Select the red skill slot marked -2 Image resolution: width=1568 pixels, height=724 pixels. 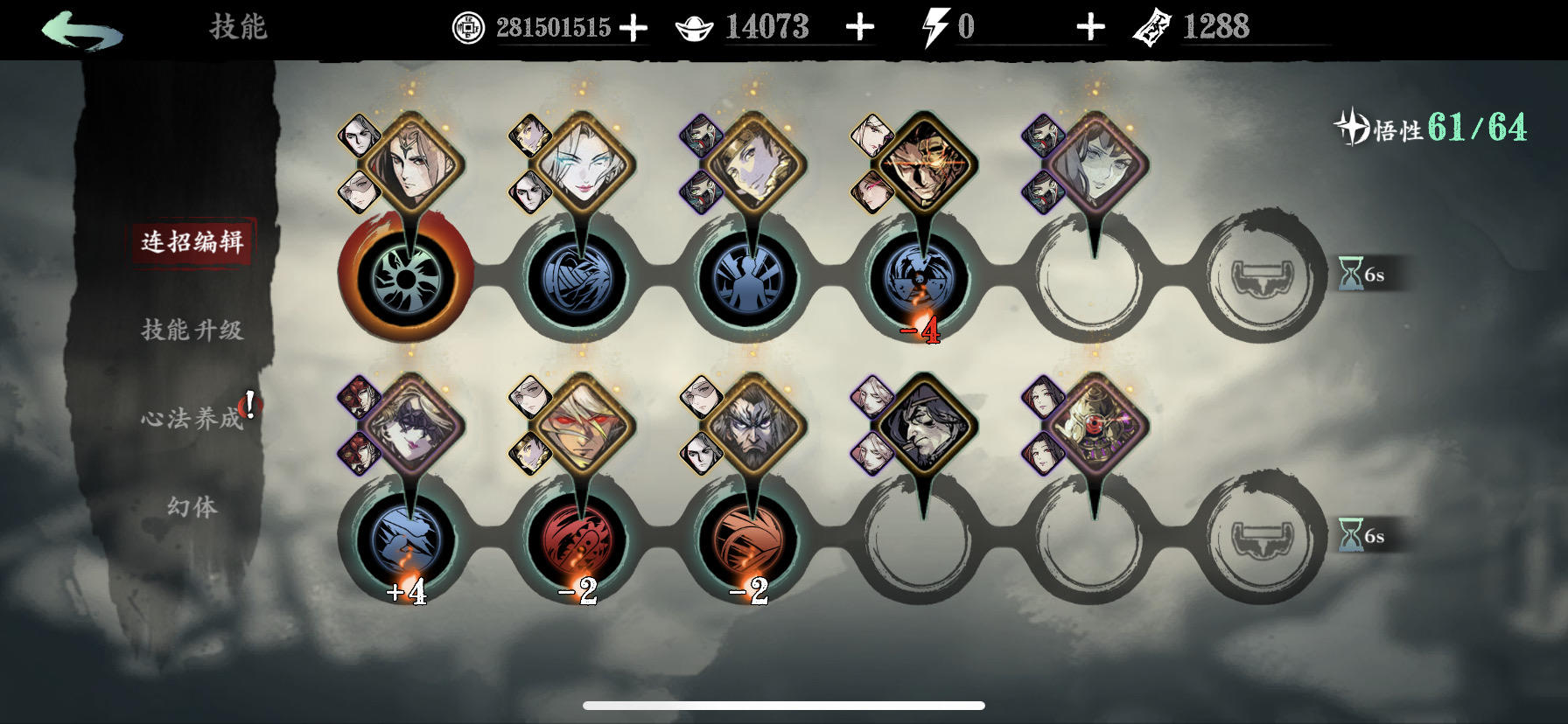pyautogui.click(x=577, y=540)
